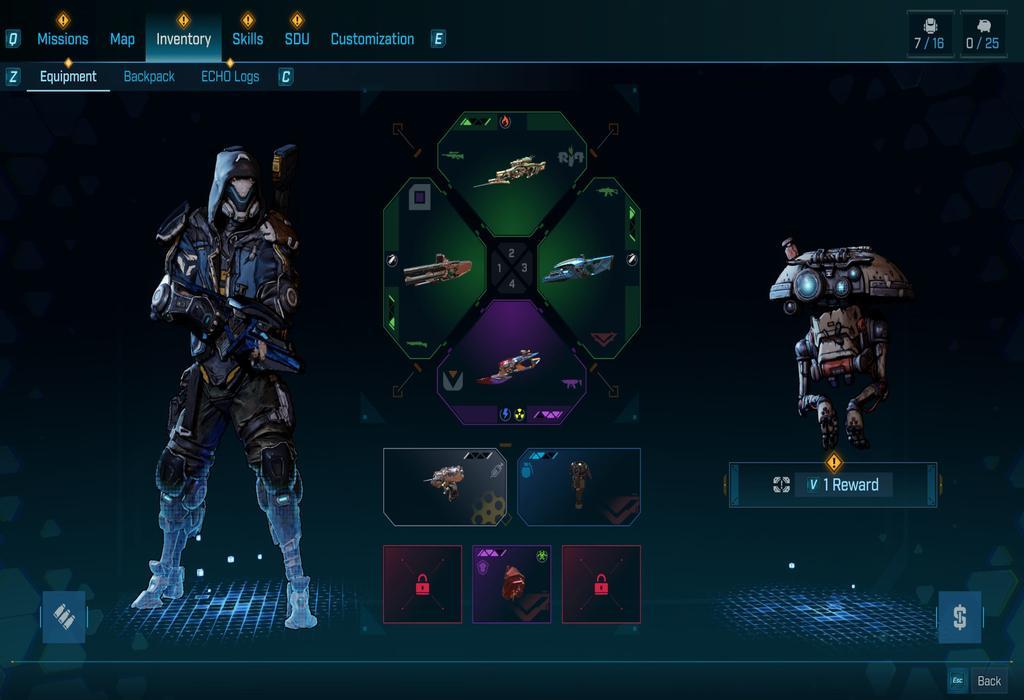The height and width of the screenshot is (700, 1024).
Task: Open the Customization tab
Action: 372,39
